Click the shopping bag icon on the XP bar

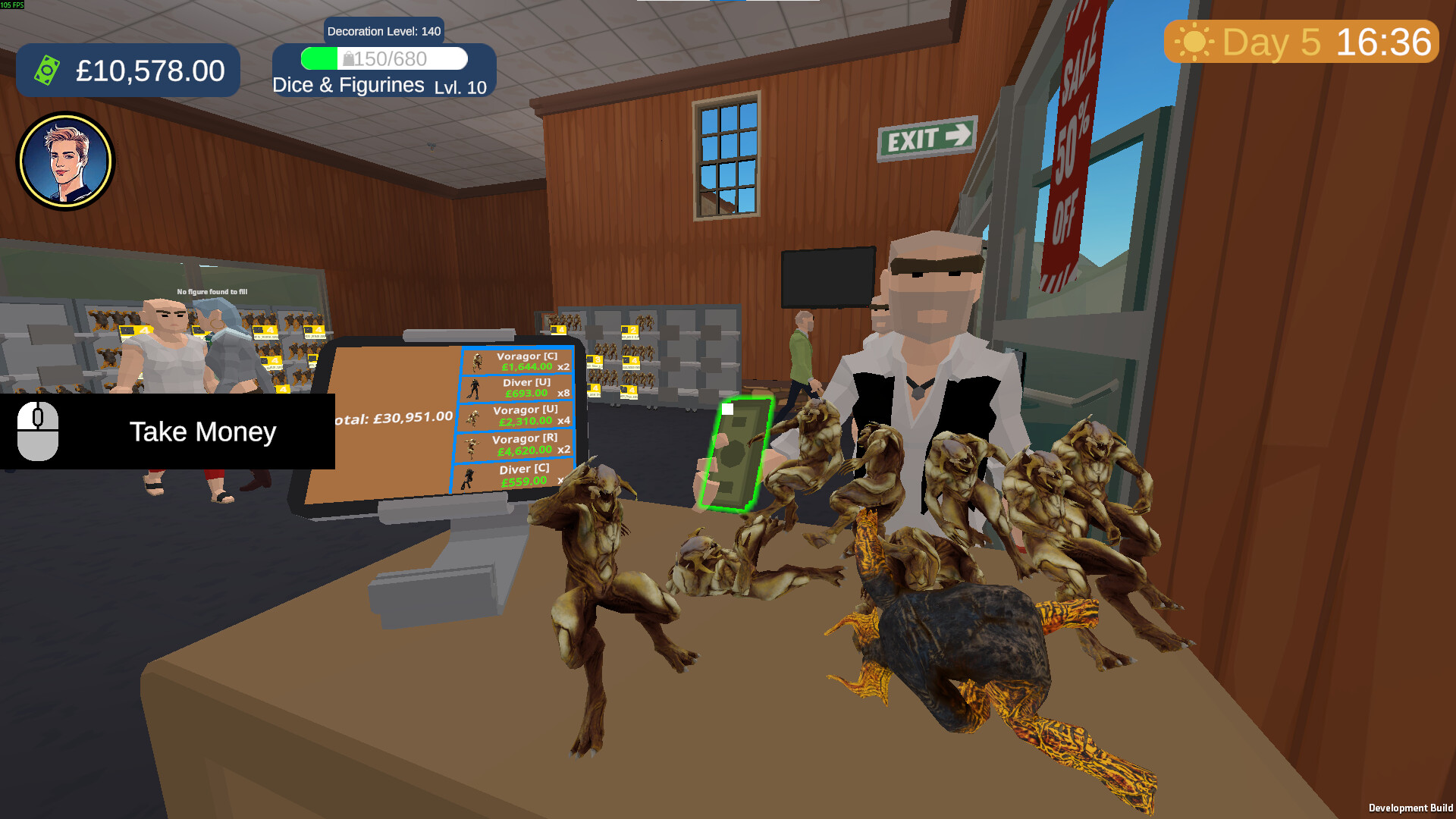pos(350,58)
